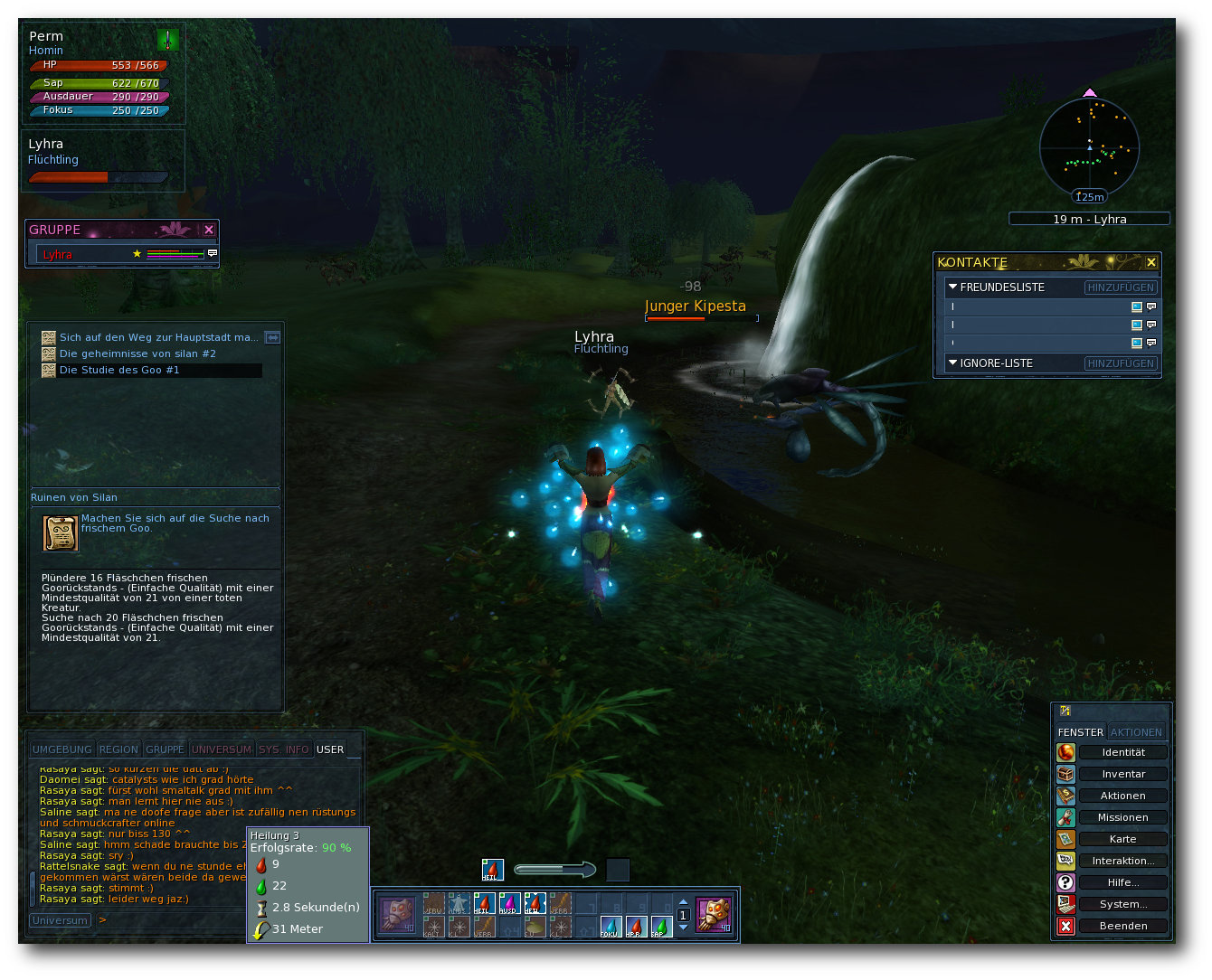Close the KONTAKTE window
1212x980 pixels.
1150,262
